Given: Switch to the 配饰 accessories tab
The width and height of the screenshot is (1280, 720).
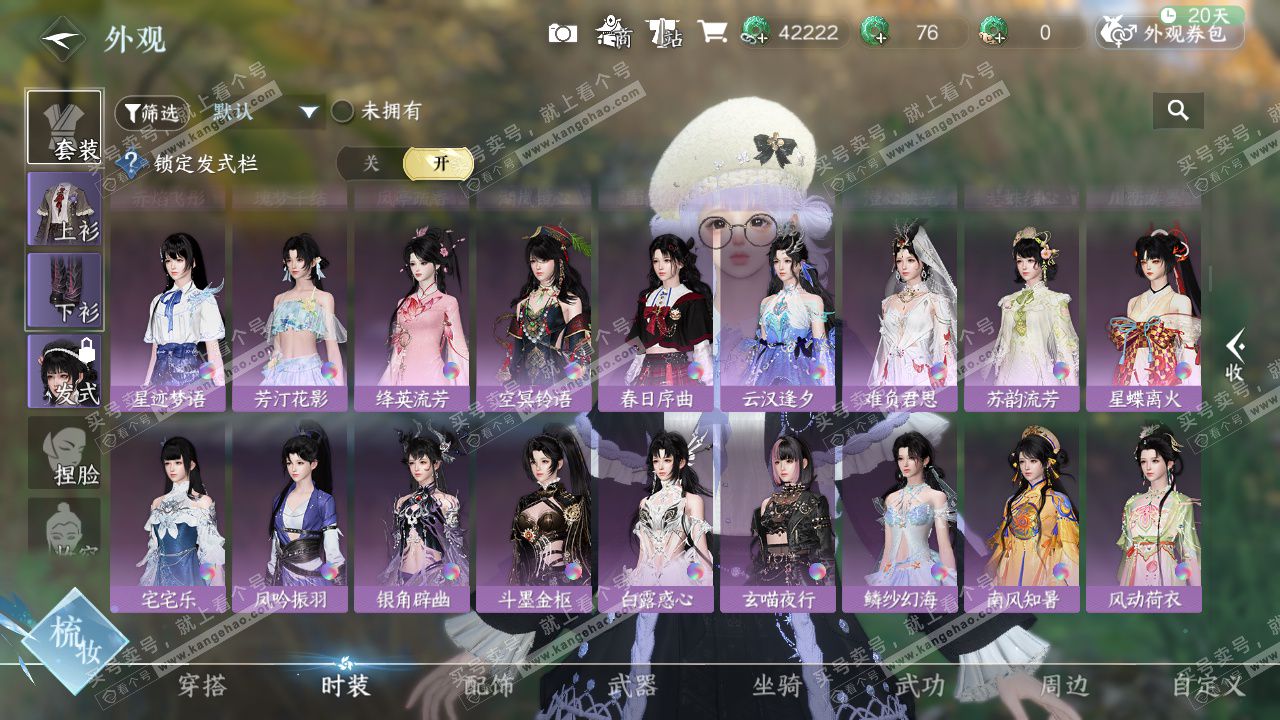Looking at the screenshot, I should coord(489,686).
